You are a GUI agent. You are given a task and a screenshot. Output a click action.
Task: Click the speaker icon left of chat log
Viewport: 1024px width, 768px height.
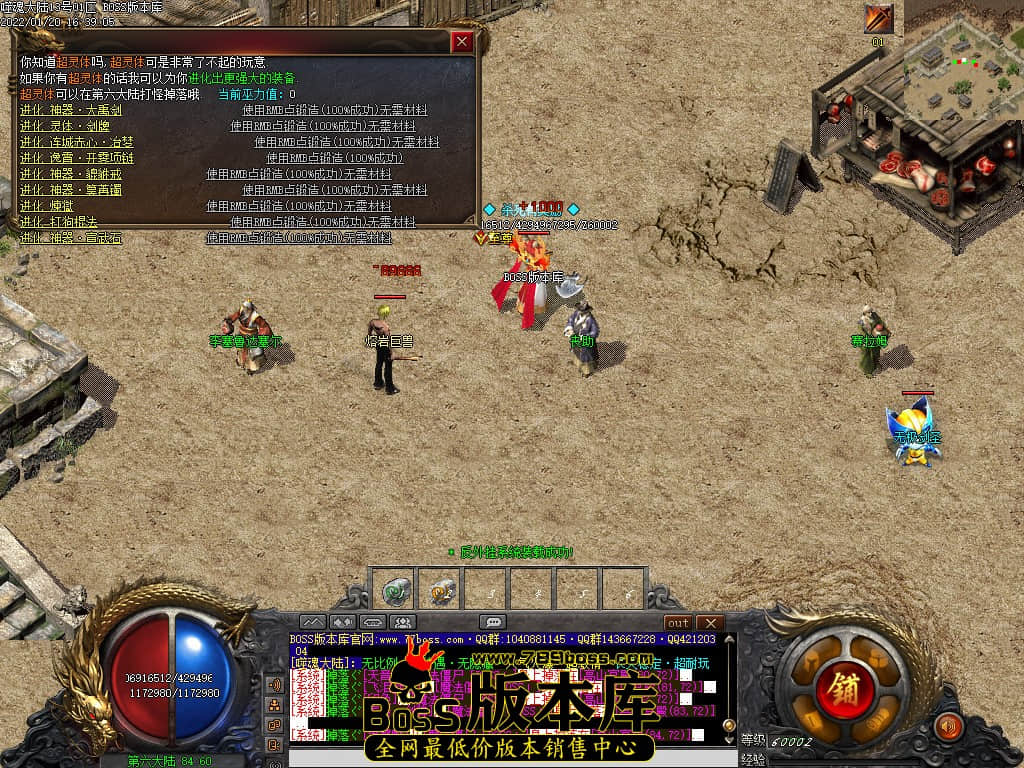tap(273, 685)
